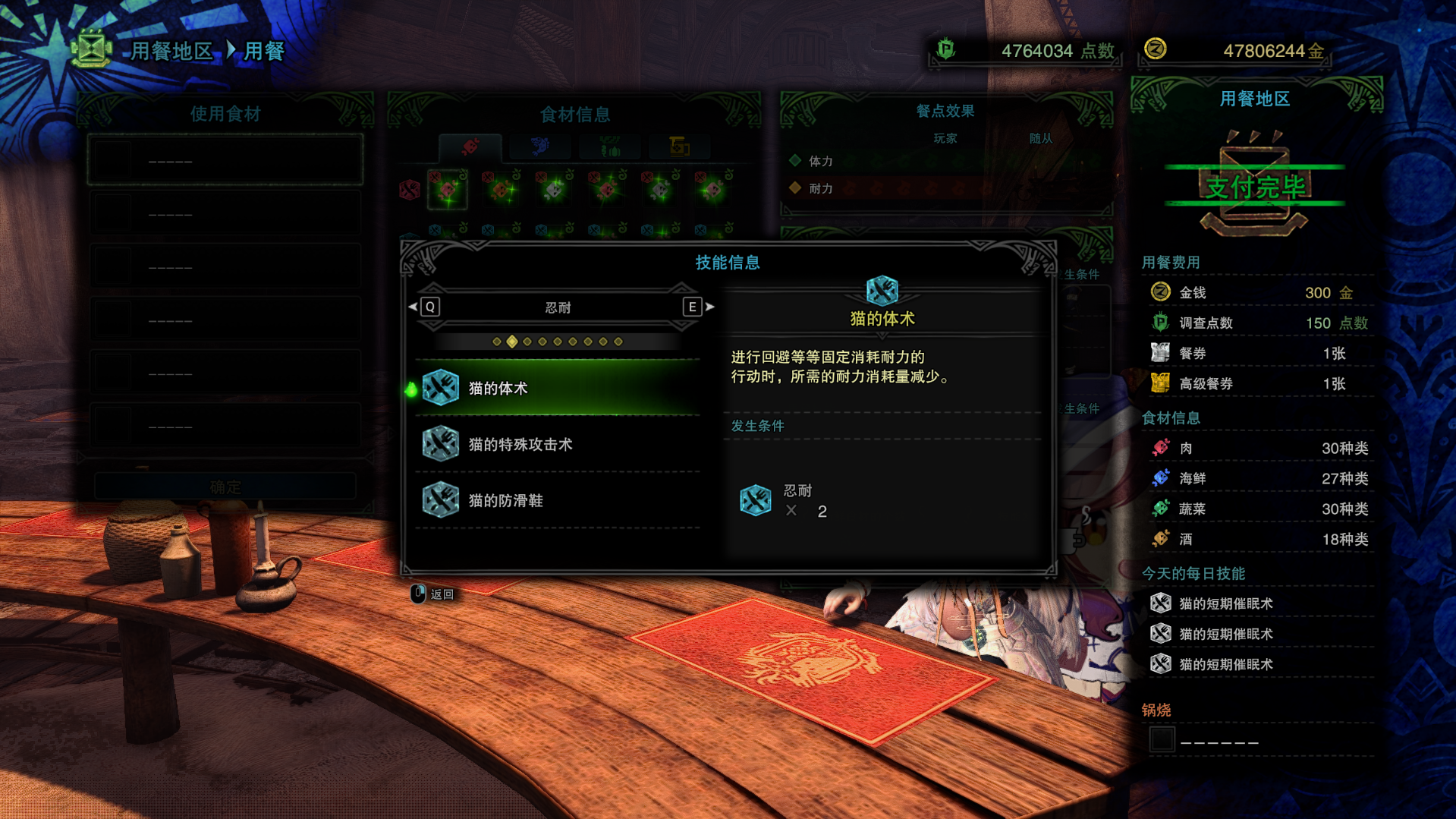
Task: Select the 猫的体术 skill entry
Action: 558,388
